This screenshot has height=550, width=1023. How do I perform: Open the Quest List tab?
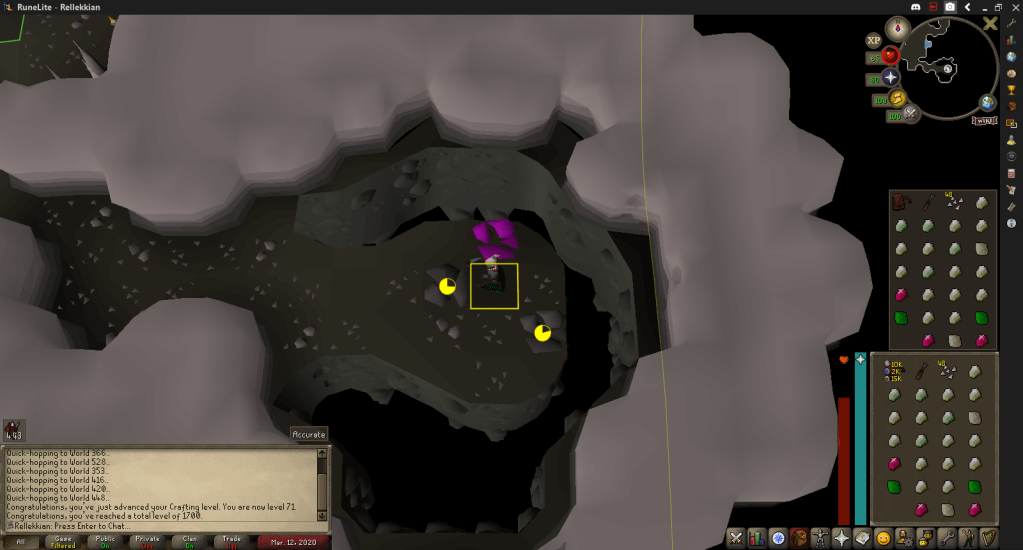[x=778, y=538]
